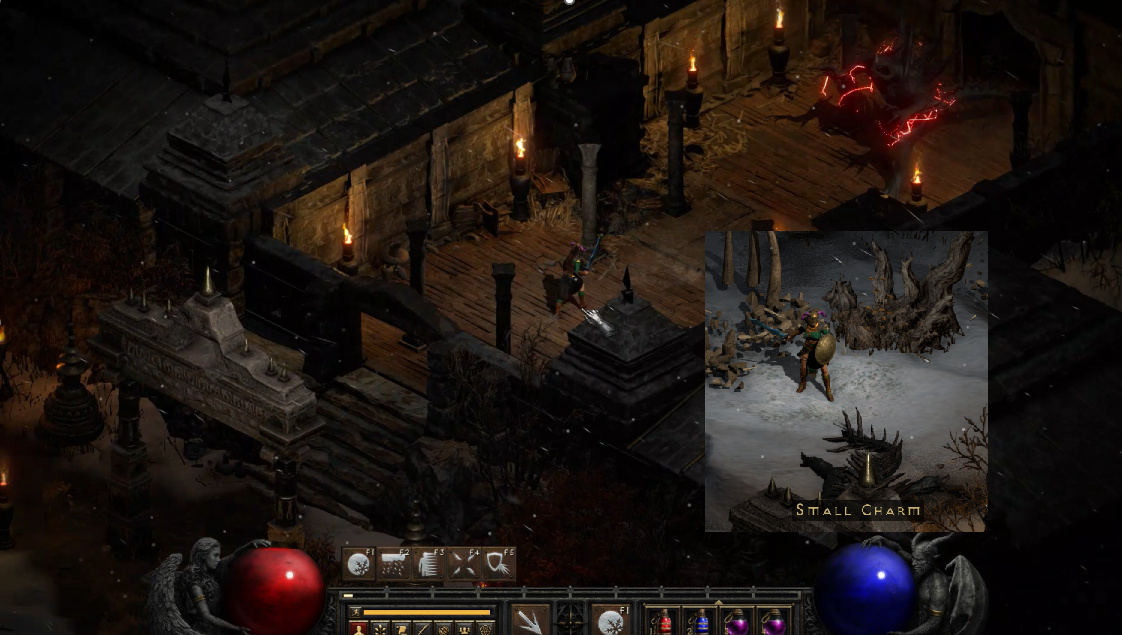Activate the Blizzard skill bound to F2
Viewport: 1122px width, 635px height.
[394, 564]
